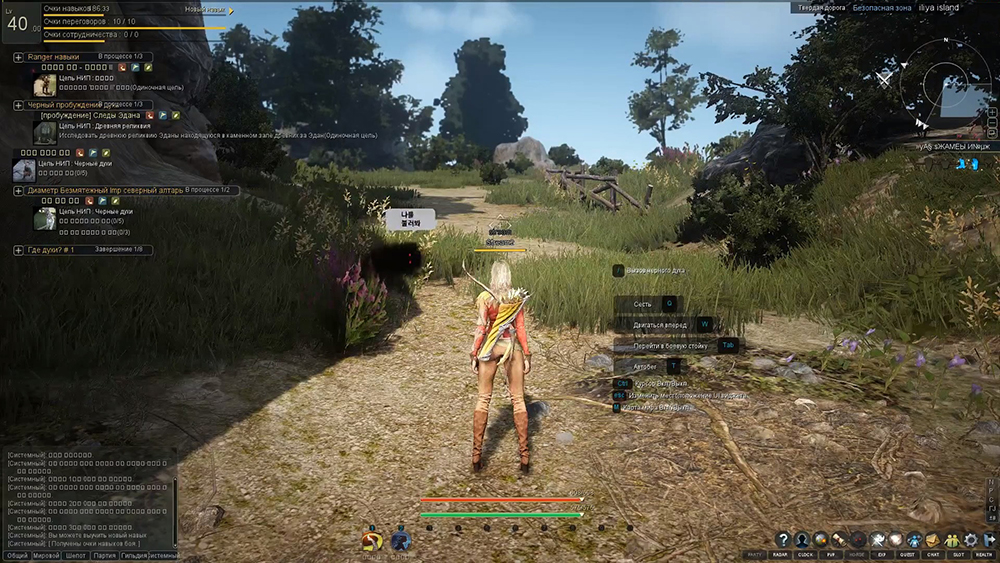Expand the Где духи? # 1 quest group
Image resolution: width=1000 pixels, height=563 pixels.
point(19,249)
